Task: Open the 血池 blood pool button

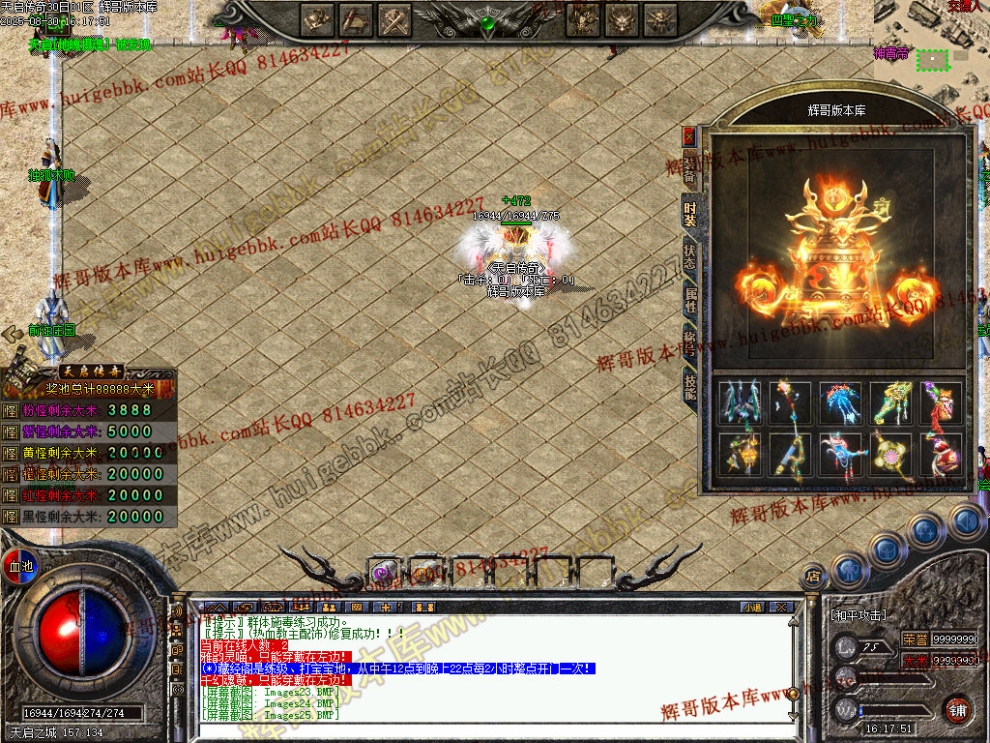Action: pyautogui.click(x=19, y=566)
